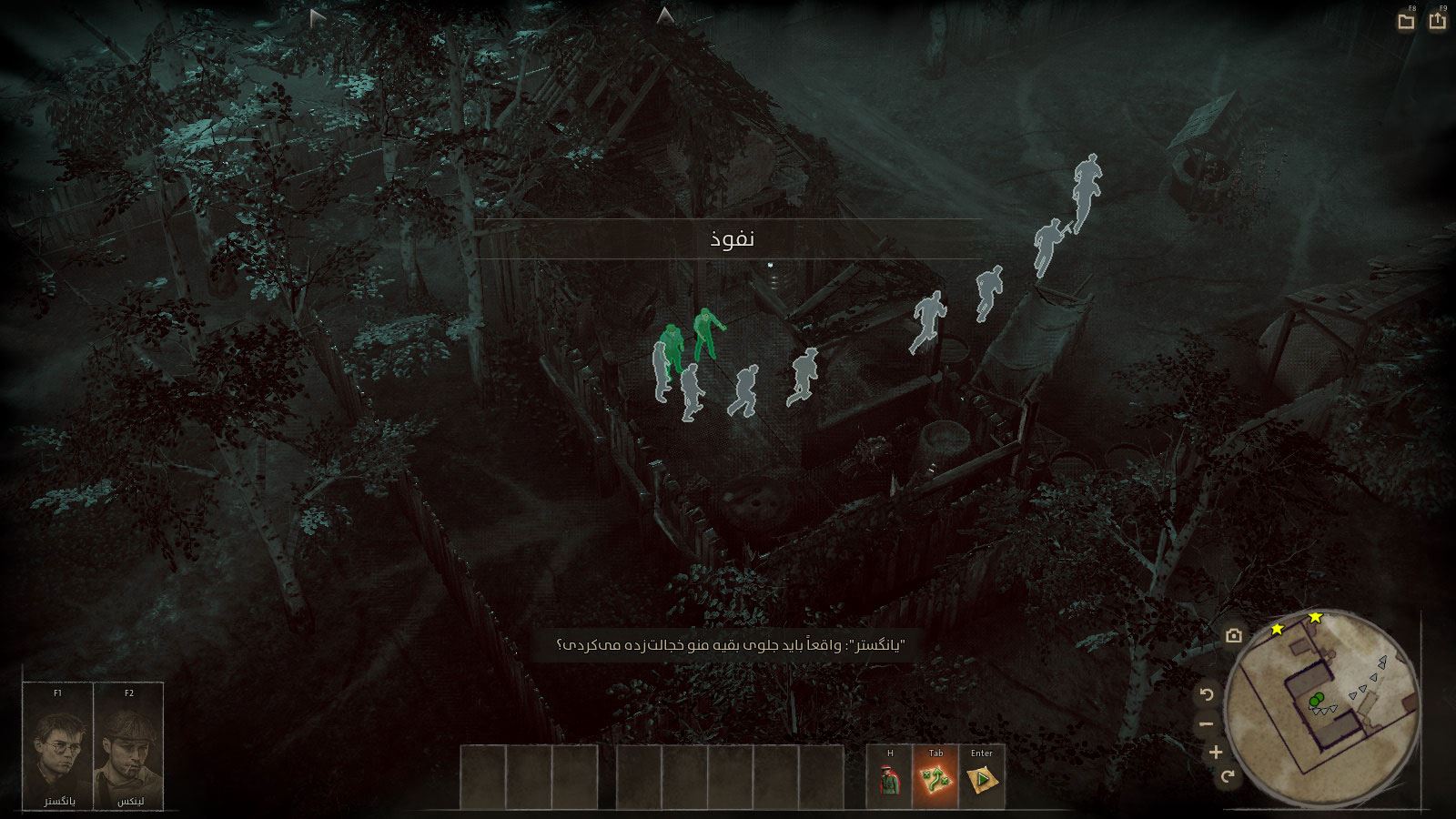Rotate camera clockwise with the lower arrow
The image size is (1456, 819).
(1228, 776)
